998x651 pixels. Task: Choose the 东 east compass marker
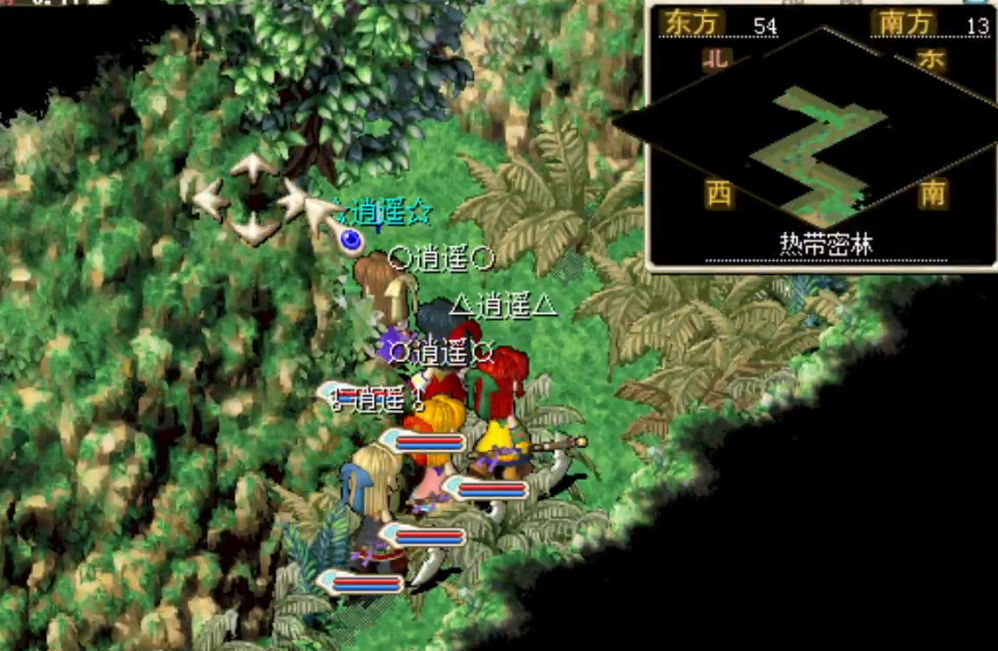tap(931, 60)
